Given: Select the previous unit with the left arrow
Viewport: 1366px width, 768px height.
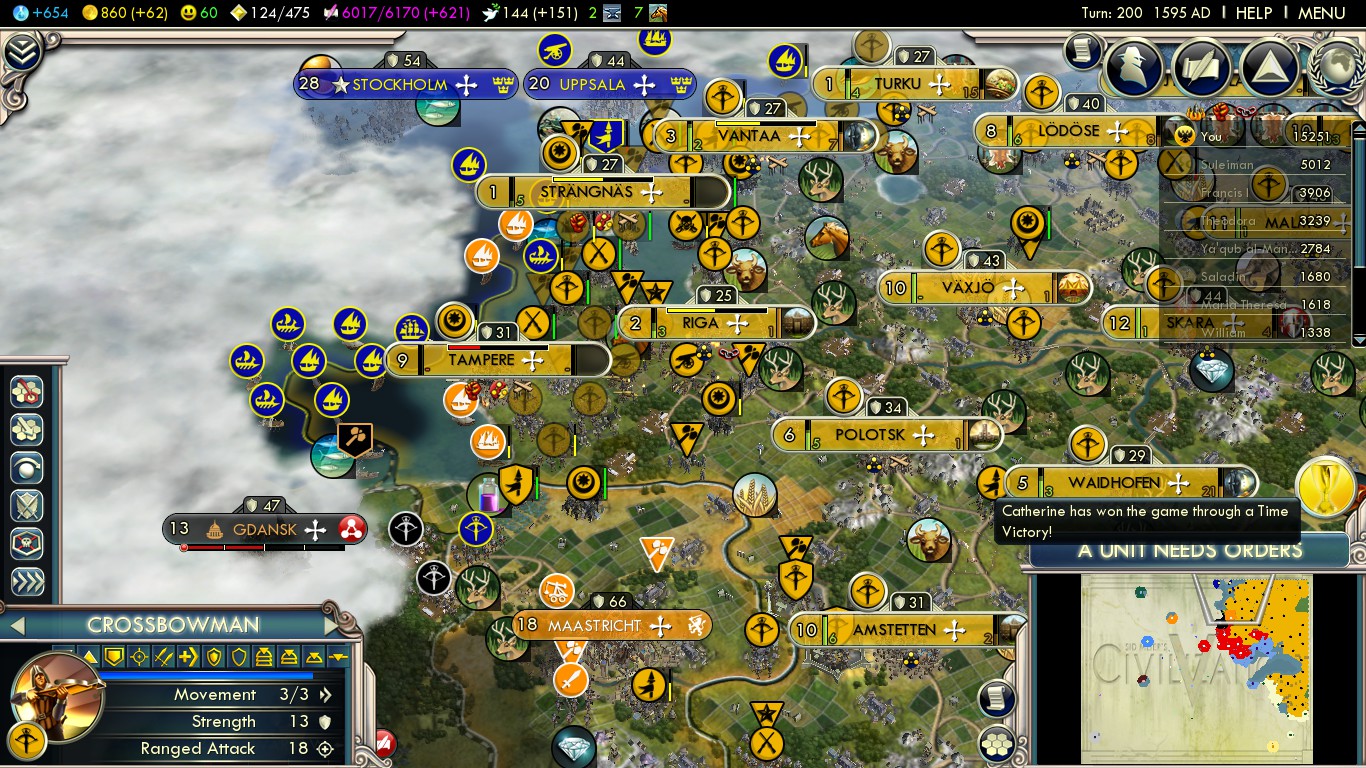Looking at the screenshot, I should pyautogui.click(x=16, y=626).
